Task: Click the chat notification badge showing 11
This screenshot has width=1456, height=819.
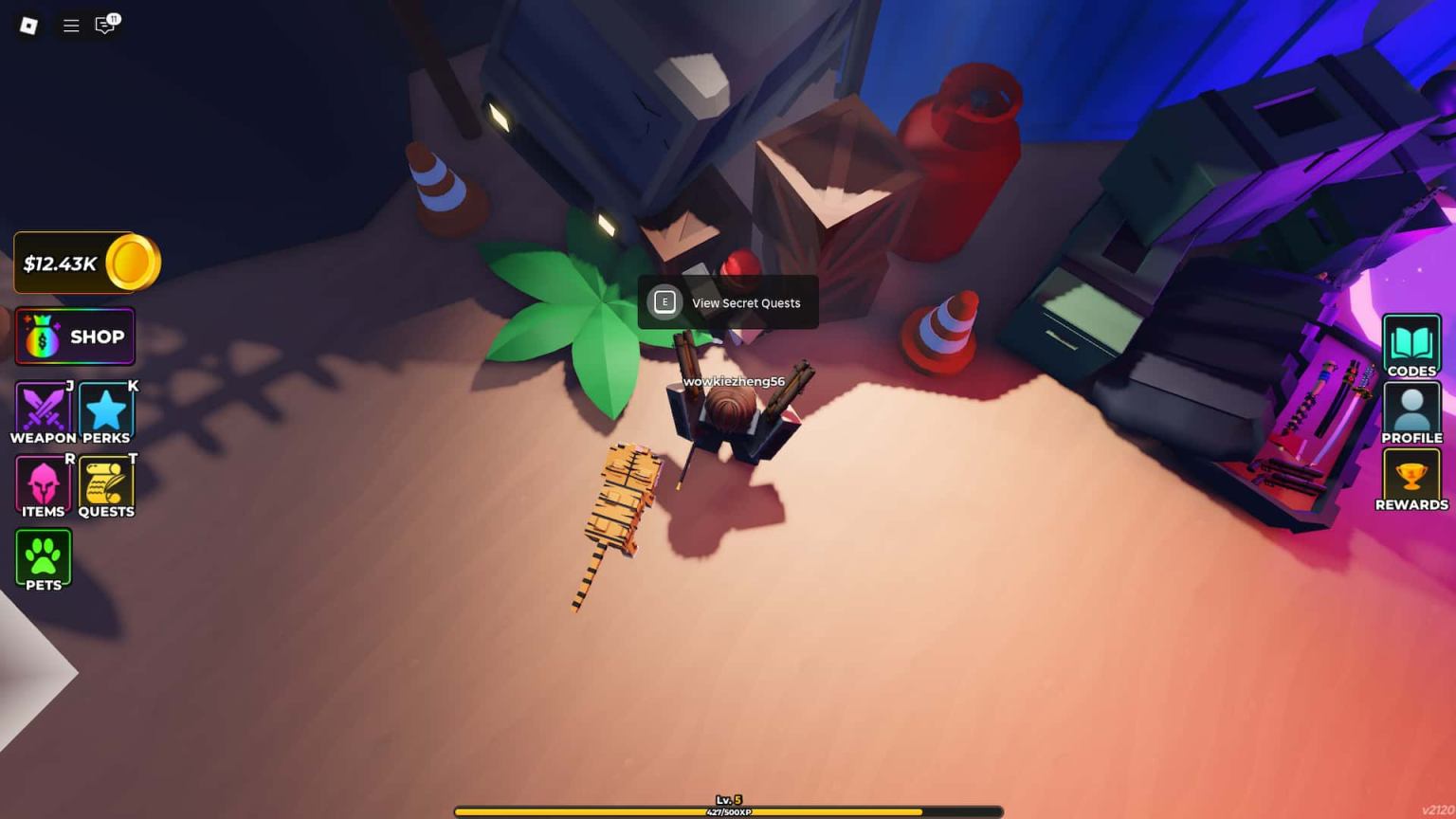Action: click(x=114, y=17)
